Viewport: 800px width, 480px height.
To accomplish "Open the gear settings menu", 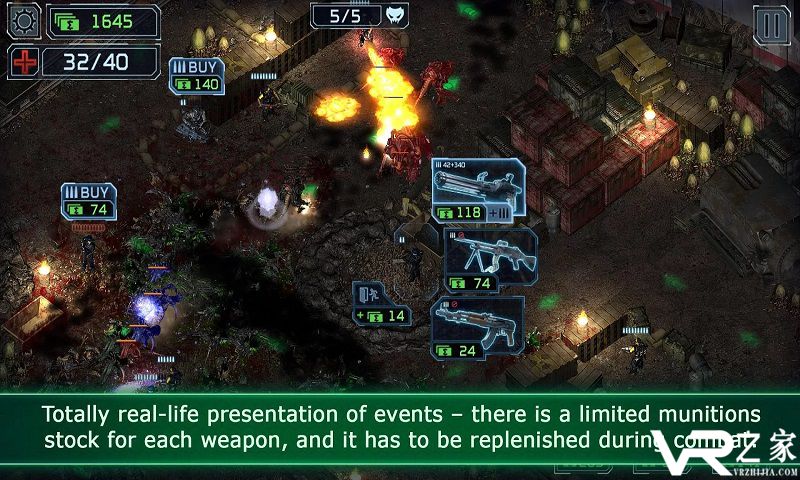I will [23, 20].
